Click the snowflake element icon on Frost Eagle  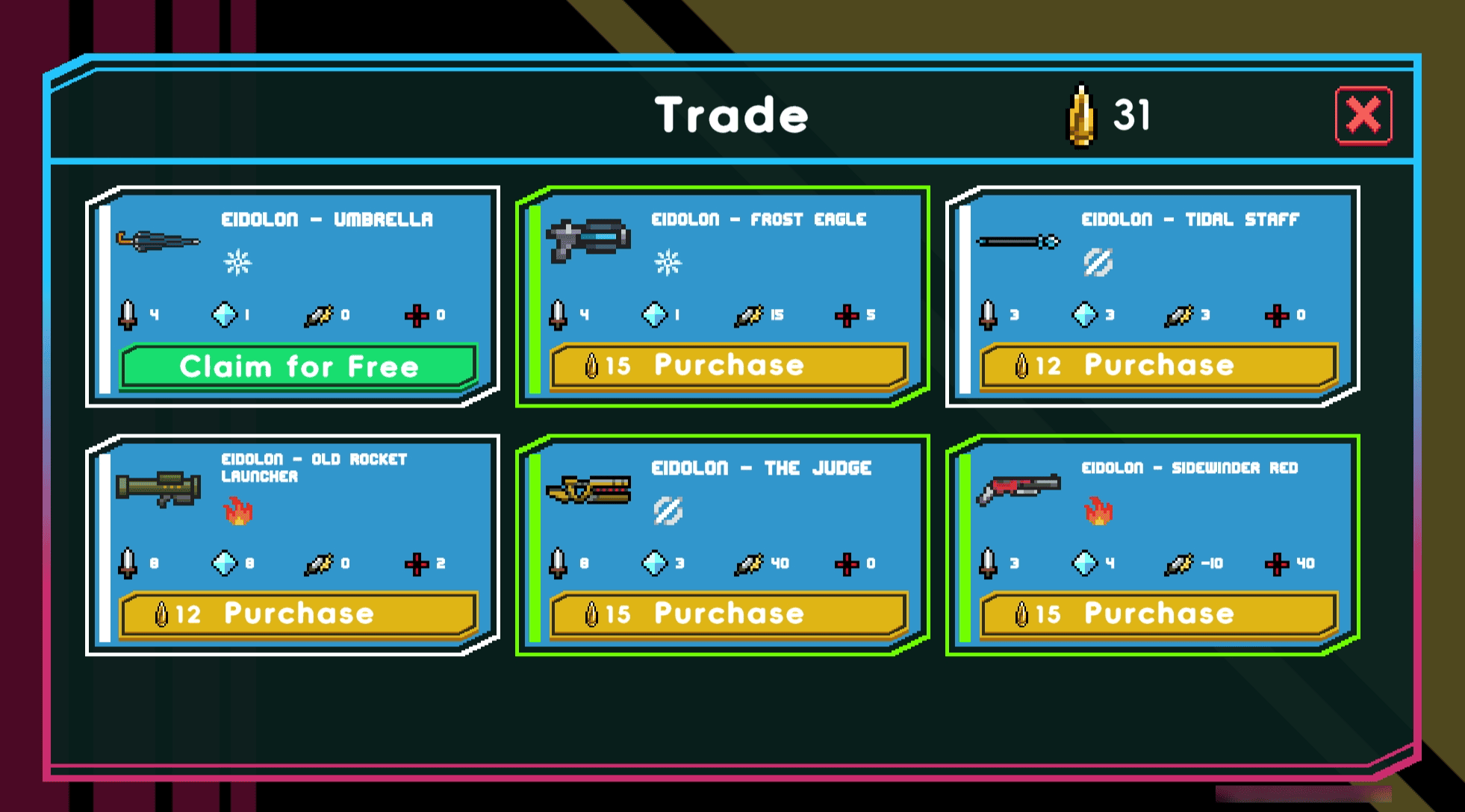coord(668,263)
